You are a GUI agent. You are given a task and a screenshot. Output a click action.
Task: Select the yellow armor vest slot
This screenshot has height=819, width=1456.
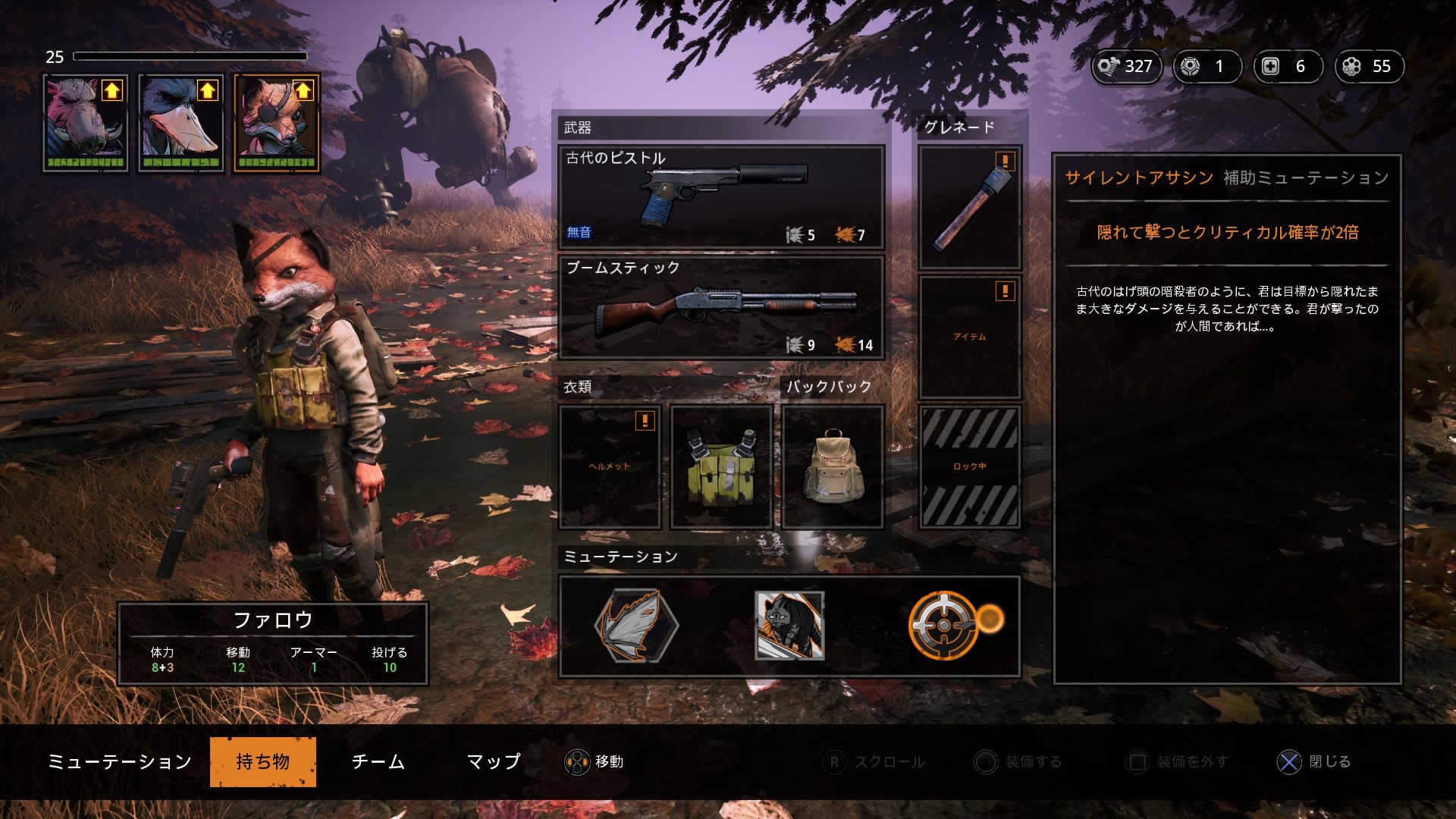coord(721,466)
